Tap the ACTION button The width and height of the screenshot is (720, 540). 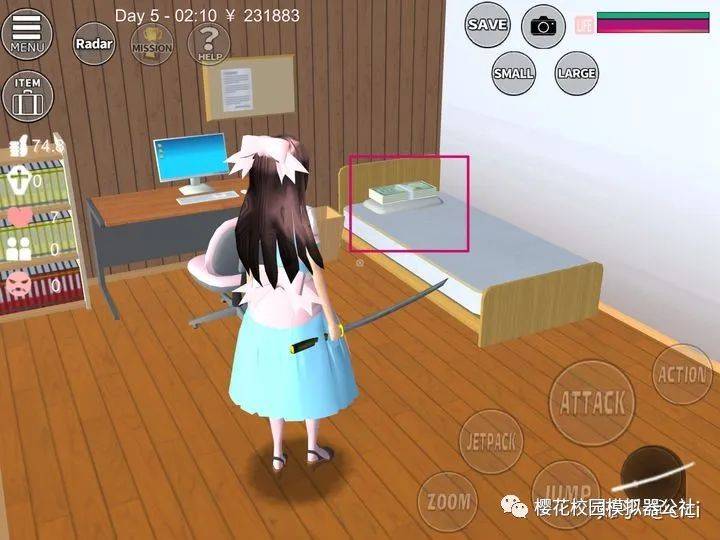(x=682, y=374)
